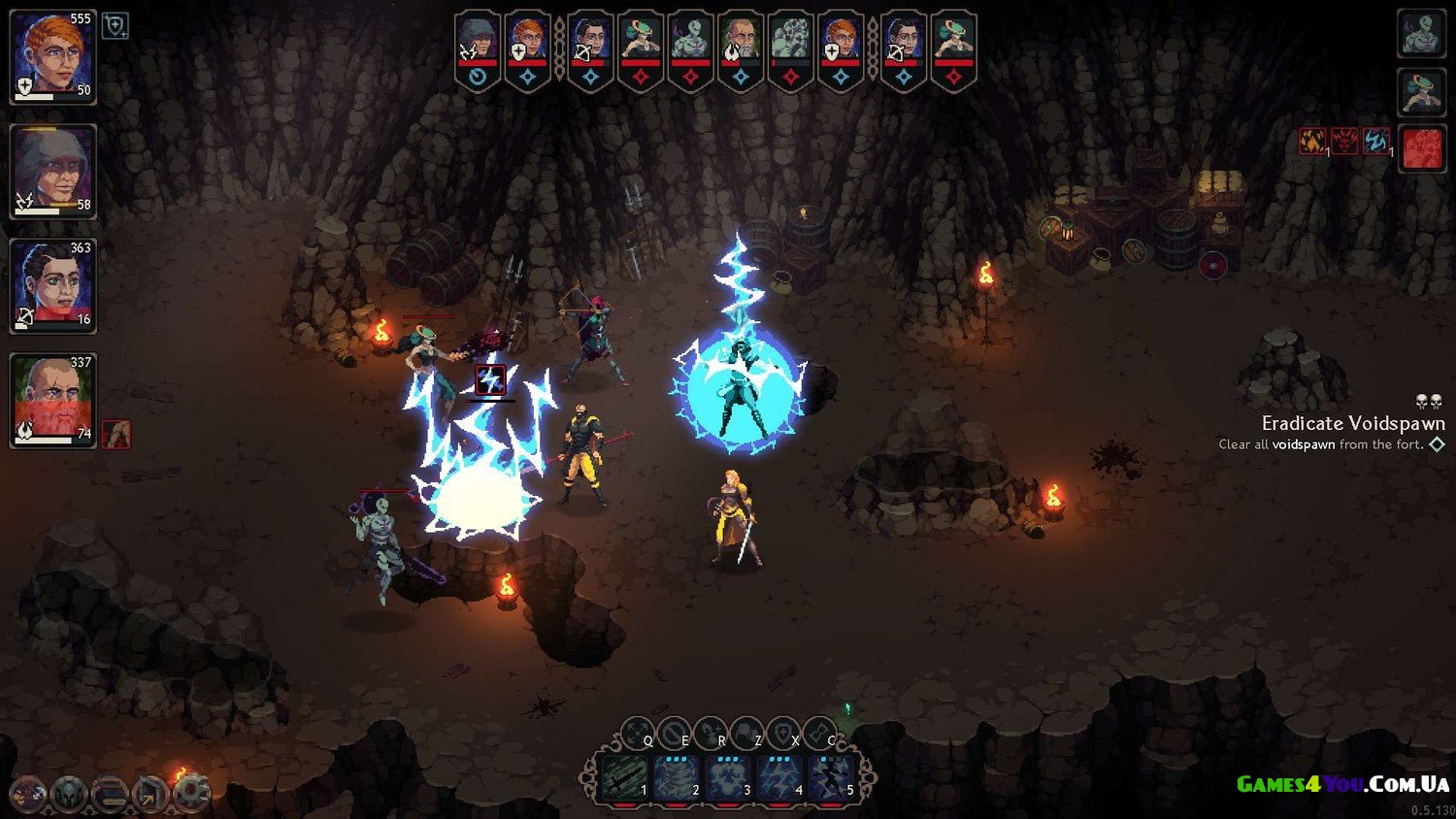The width and height of the screenshot is (1456, 819).
Task: Click the door-with-arrow exit button
Action: [x=150, y=793]
